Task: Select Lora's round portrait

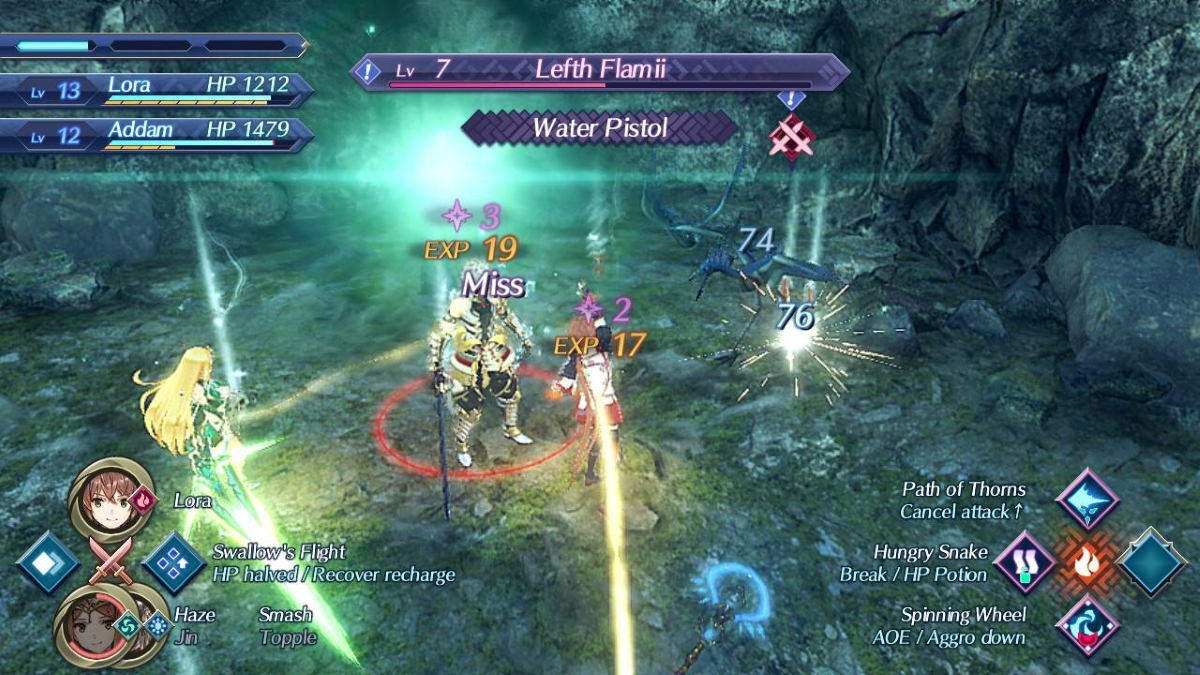Action: (x=111, y=498)
